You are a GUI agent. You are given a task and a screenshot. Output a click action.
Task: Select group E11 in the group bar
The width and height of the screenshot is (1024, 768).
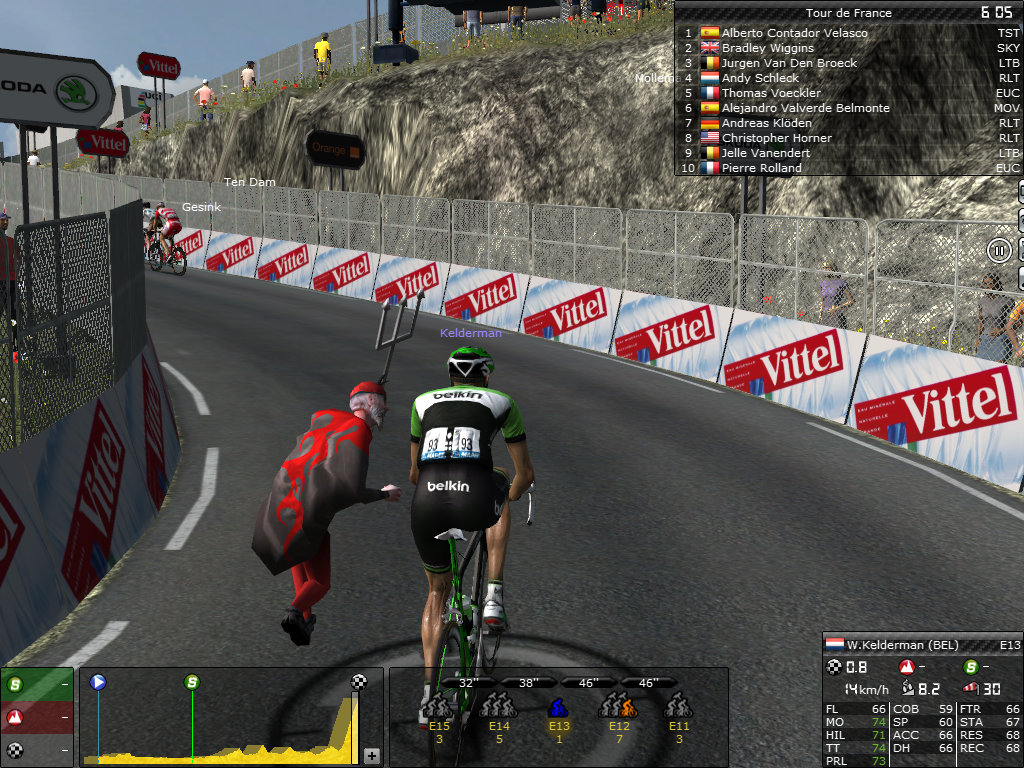pyautogui.click(x=679, y=708)
